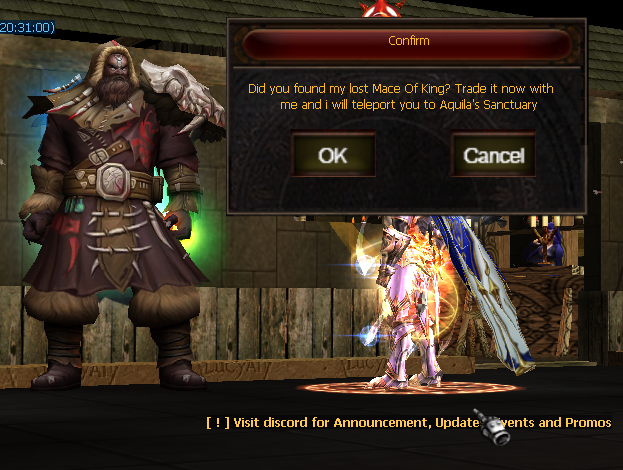Cancel the Mace Of King trade
The width and height of the screenshot is (623, 470).
click(x=493, y=155)
